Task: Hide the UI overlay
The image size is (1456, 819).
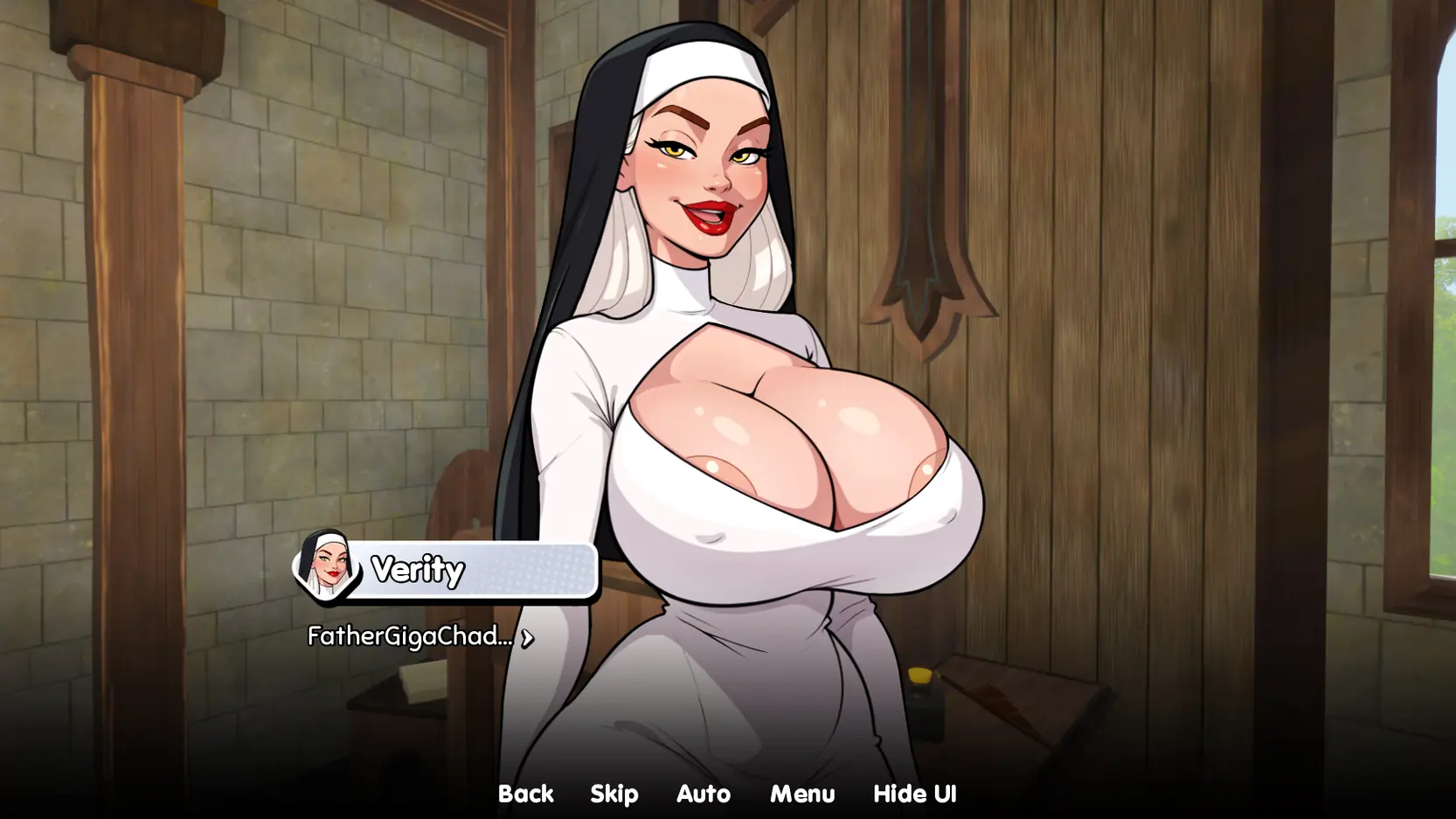Action: [914, 794]
